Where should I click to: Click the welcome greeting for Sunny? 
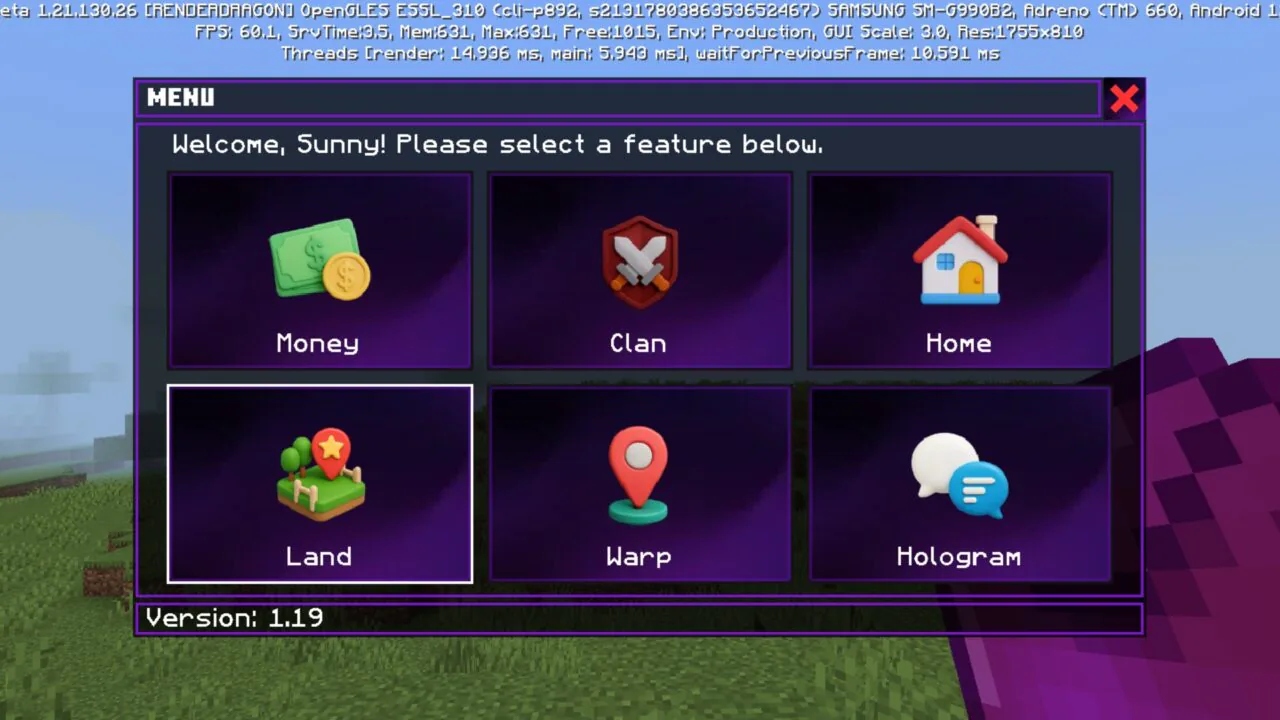[497, 144]
